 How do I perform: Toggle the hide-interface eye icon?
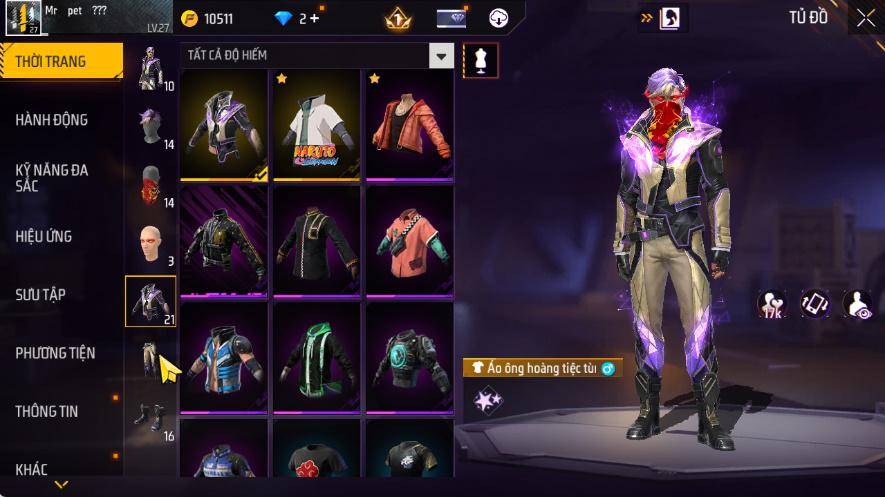[857, 304]
